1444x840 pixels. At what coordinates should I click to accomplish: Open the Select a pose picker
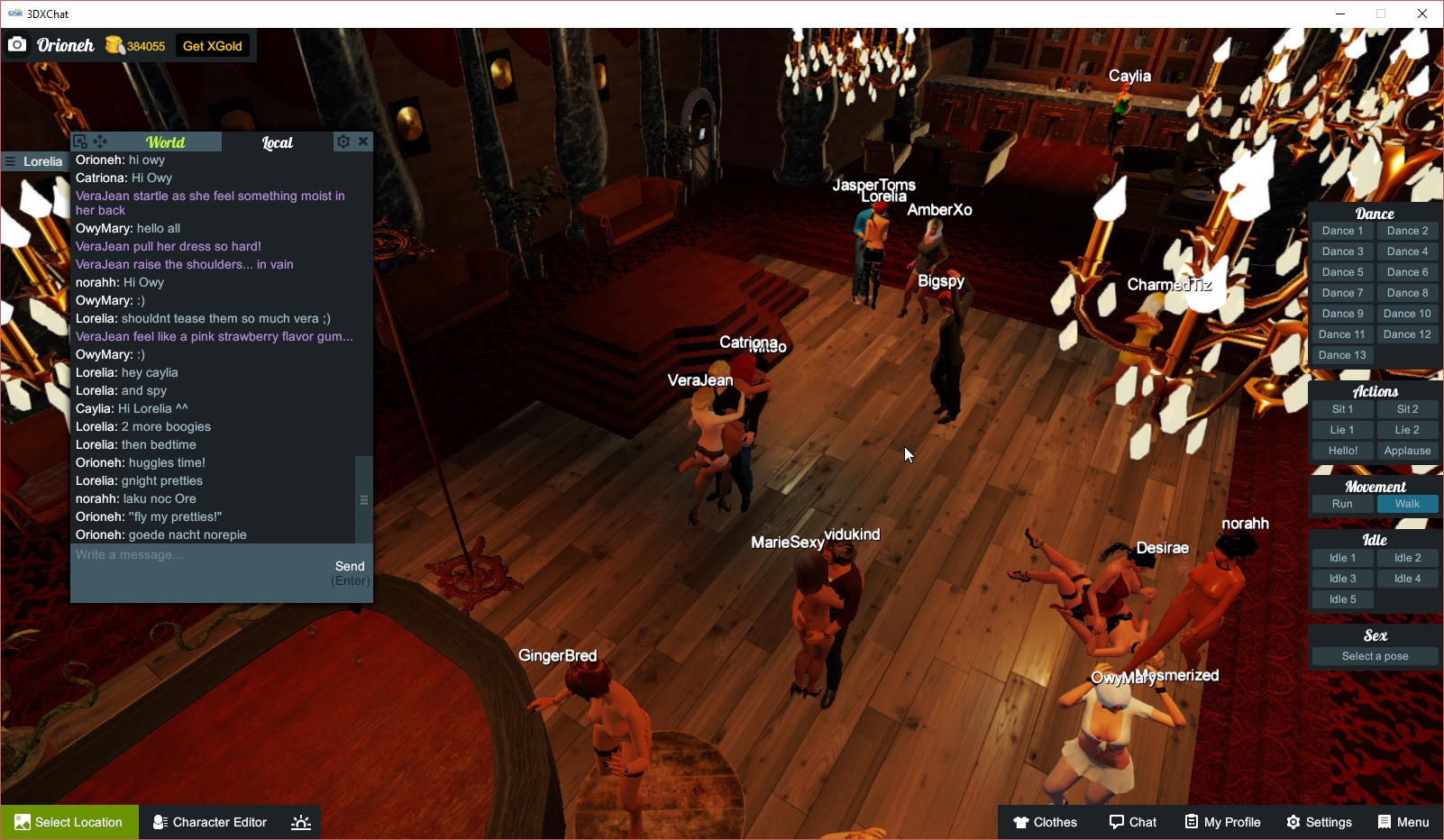[x=1374, y=655]
